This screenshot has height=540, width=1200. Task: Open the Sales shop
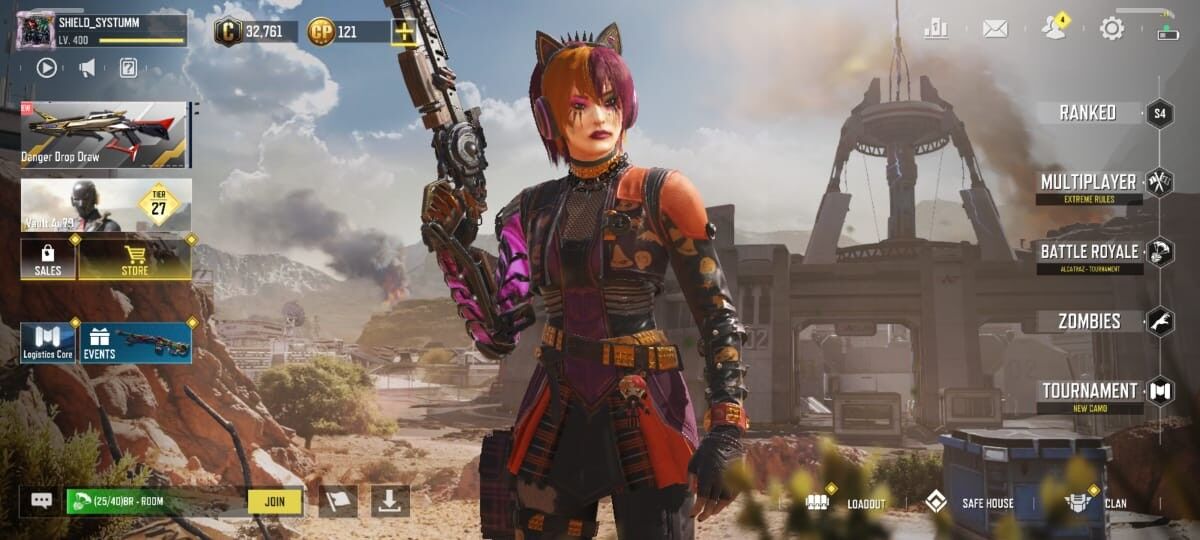pos(48,259)
